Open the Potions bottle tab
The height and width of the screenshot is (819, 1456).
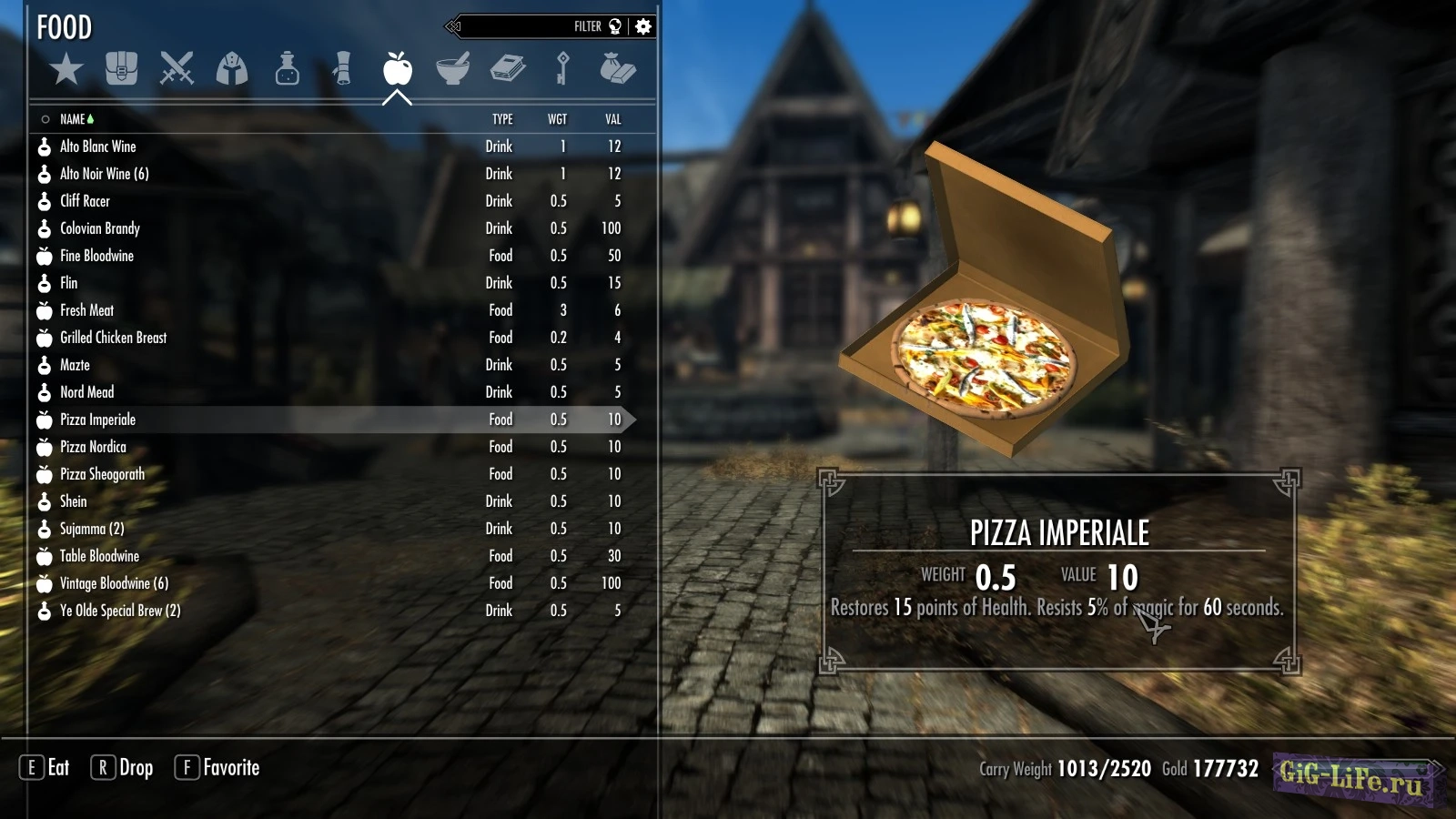[x=288, y=69]
